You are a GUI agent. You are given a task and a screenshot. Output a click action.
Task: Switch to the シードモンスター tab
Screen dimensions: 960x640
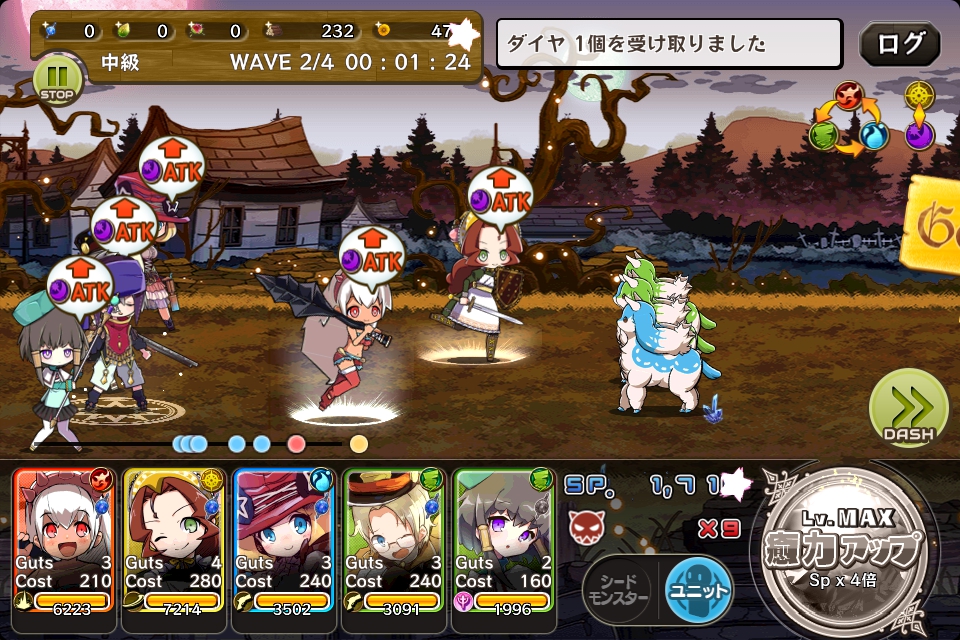point(619,590)
